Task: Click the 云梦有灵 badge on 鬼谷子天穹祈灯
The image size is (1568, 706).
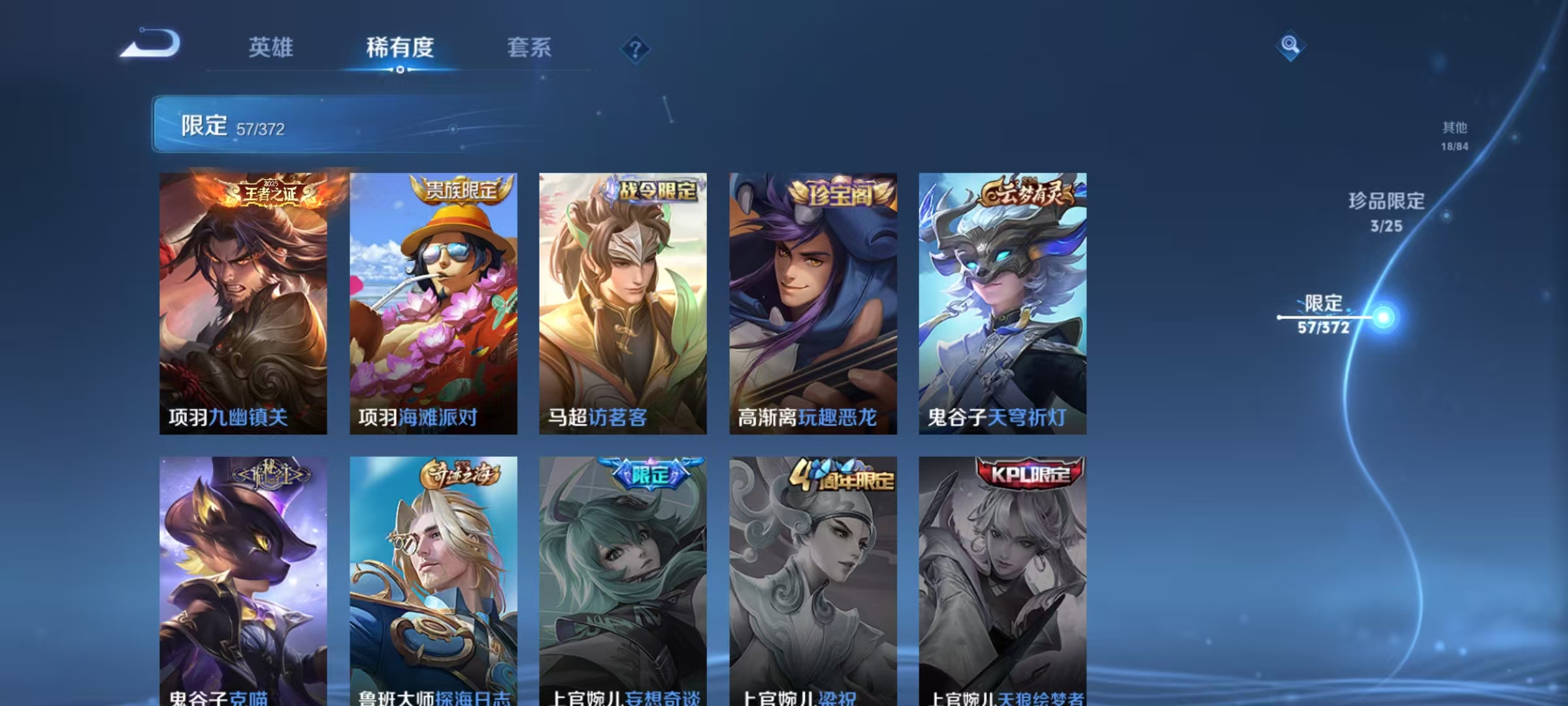Action: tap(1028, 190)
